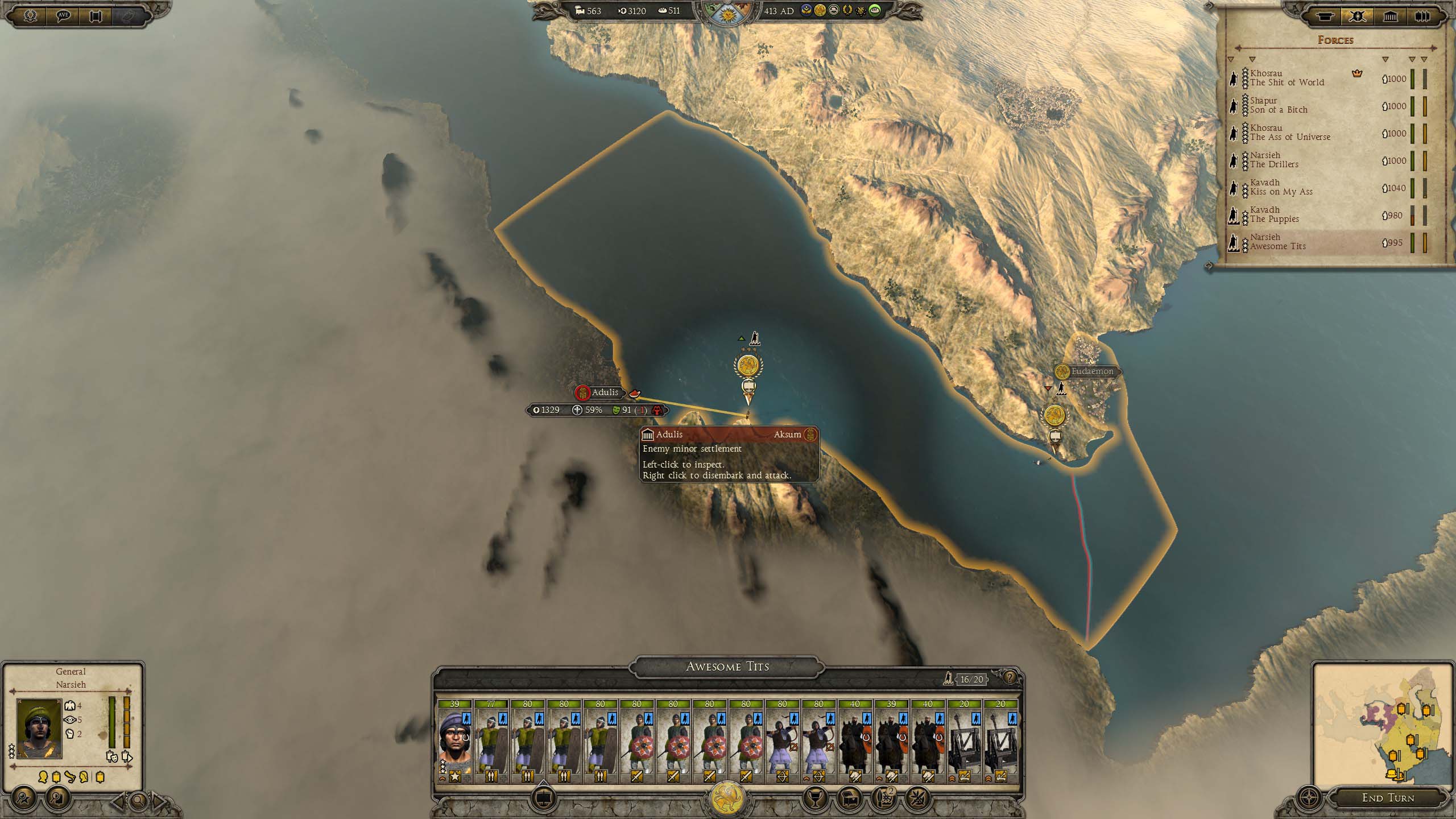Select the Adulis settlement label
1456x819 pixels.
click(604, 392)
